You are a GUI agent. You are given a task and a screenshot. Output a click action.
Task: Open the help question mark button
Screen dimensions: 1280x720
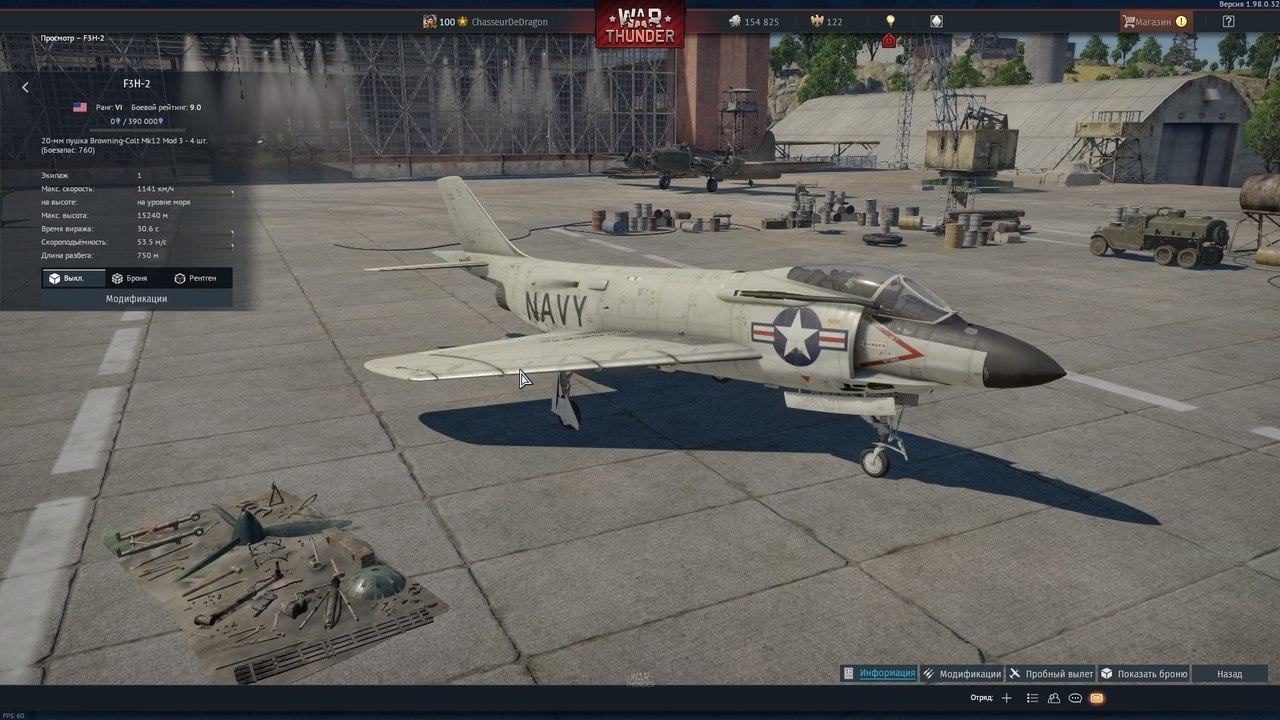pyautogui.click(x=1228, y=21)
